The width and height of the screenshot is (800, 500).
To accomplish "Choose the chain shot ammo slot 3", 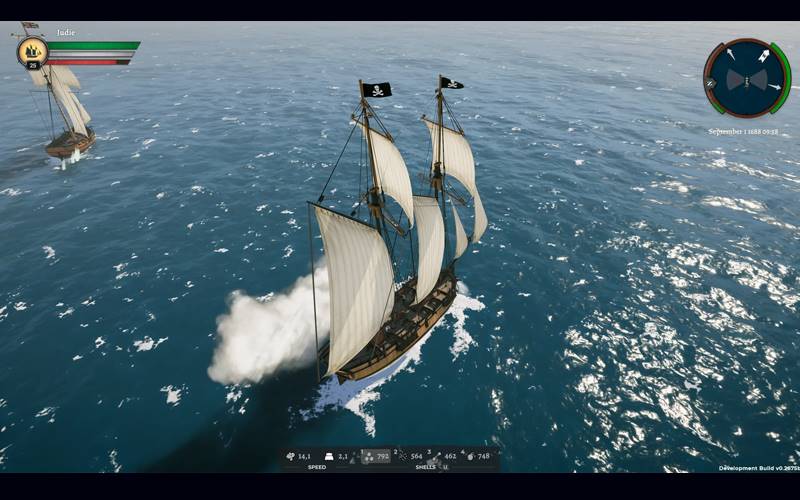I will (x=441, y=456).
